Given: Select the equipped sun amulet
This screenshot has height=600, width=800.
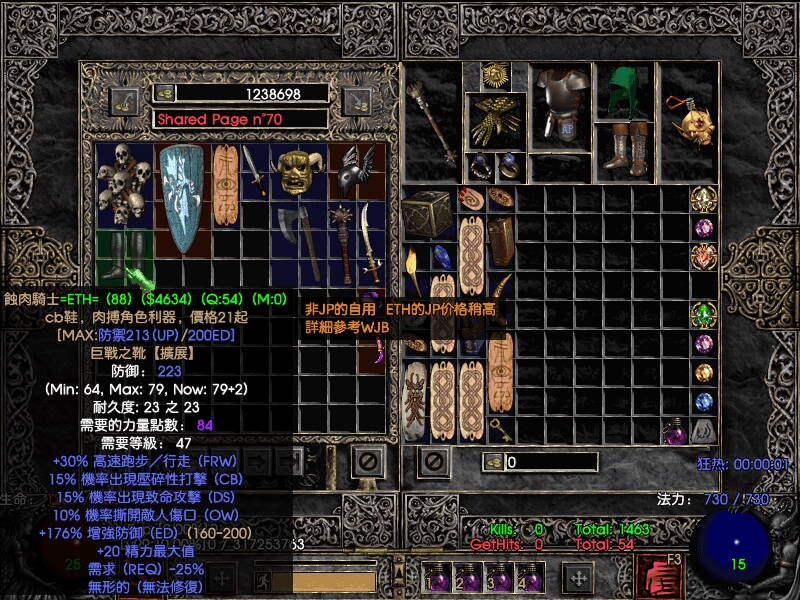Looking at the screenshot, I should click(492, 74).
